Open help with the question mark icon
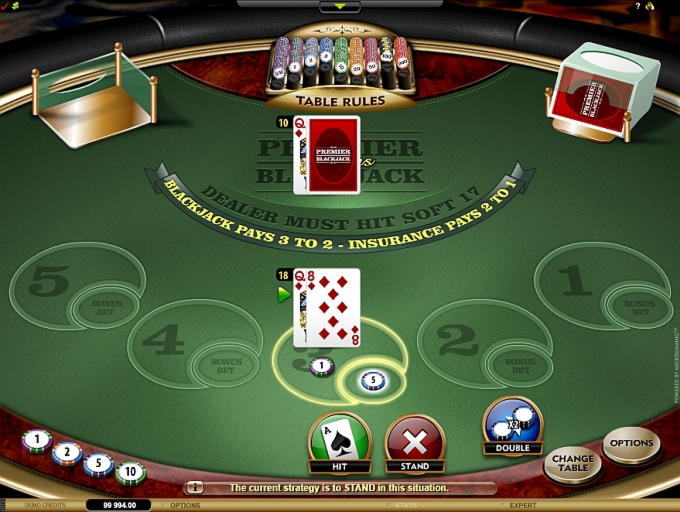This screenshot has height=512, width=680. pos(637,6)
